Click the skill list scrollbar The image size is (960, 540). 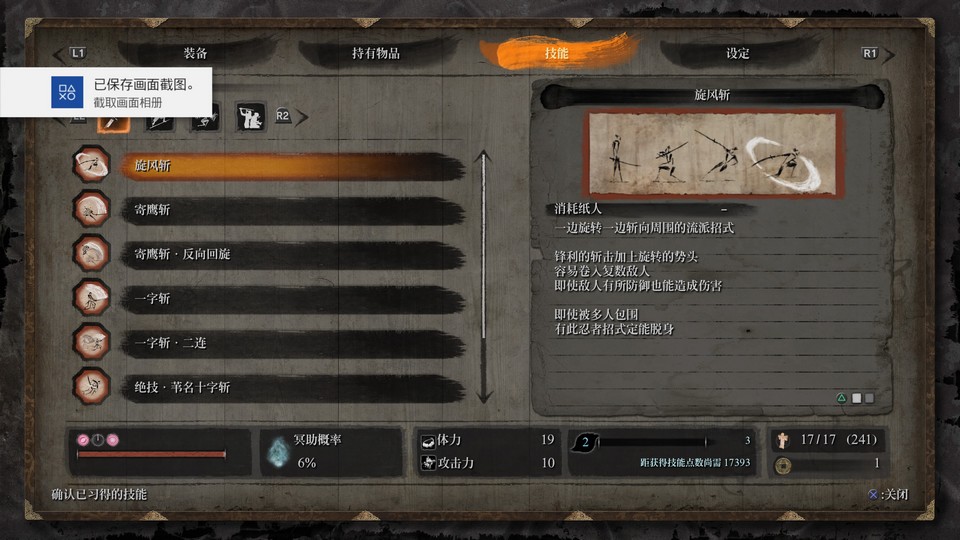tap(484, 276)
